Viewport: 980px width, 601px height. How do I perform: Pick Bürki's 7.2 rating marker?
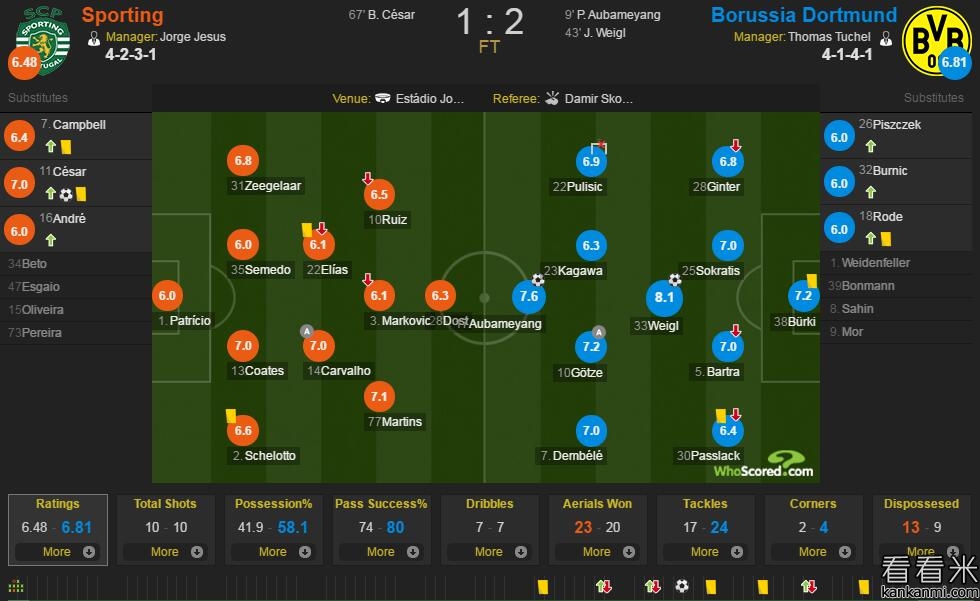click(x=804, y=296)
